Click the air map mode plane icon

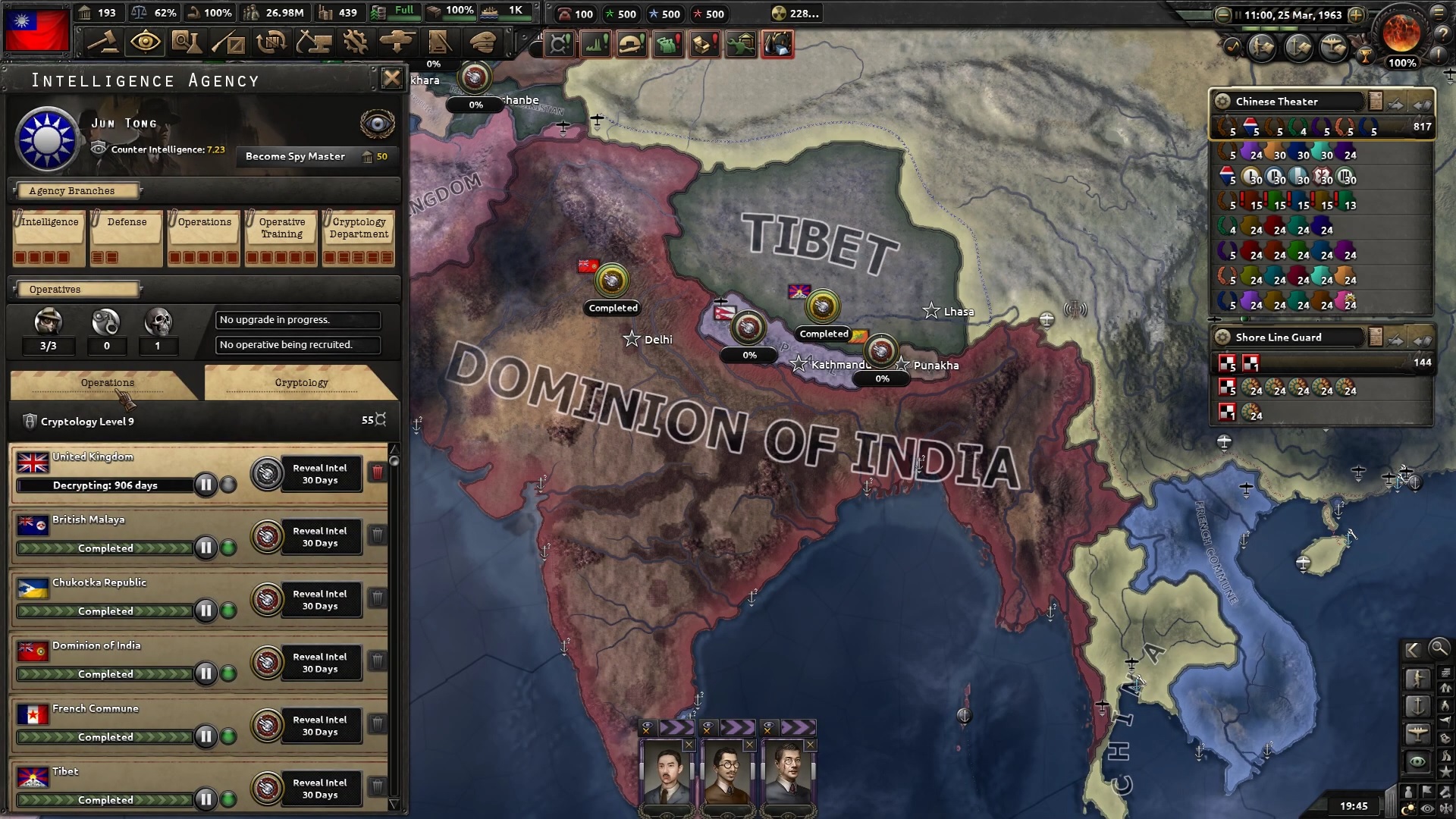(x=1417, y=731)
